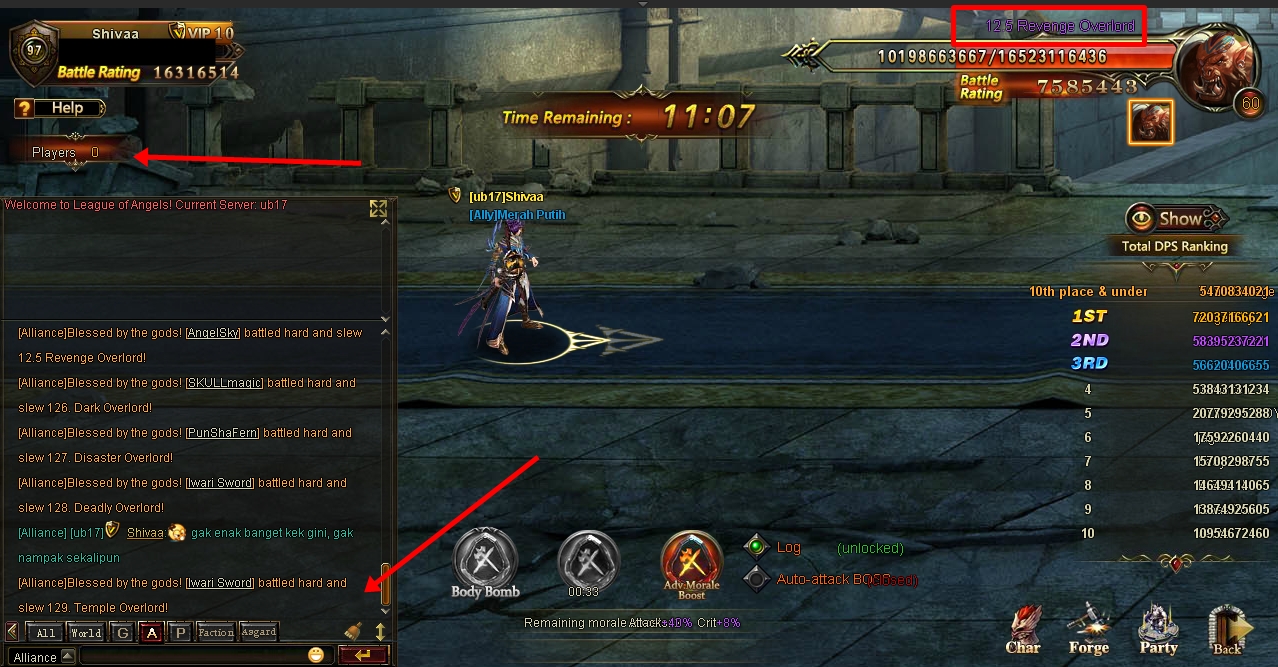
Task: Expand the Players list
Action: (x=65, y=153)
